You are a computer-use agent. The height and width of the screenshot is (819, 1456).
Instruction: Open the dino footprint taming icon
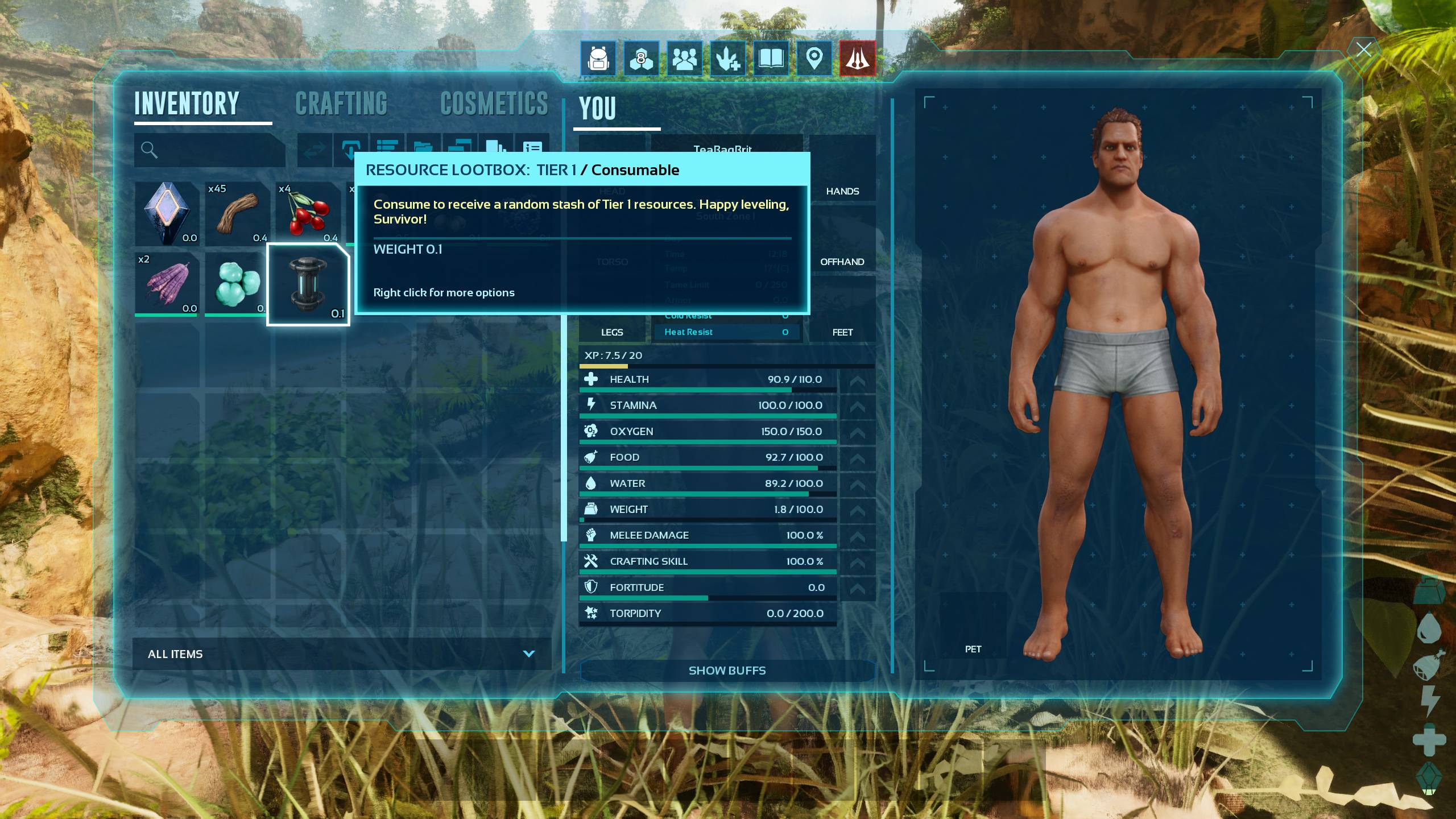click(x=727, y=58)
